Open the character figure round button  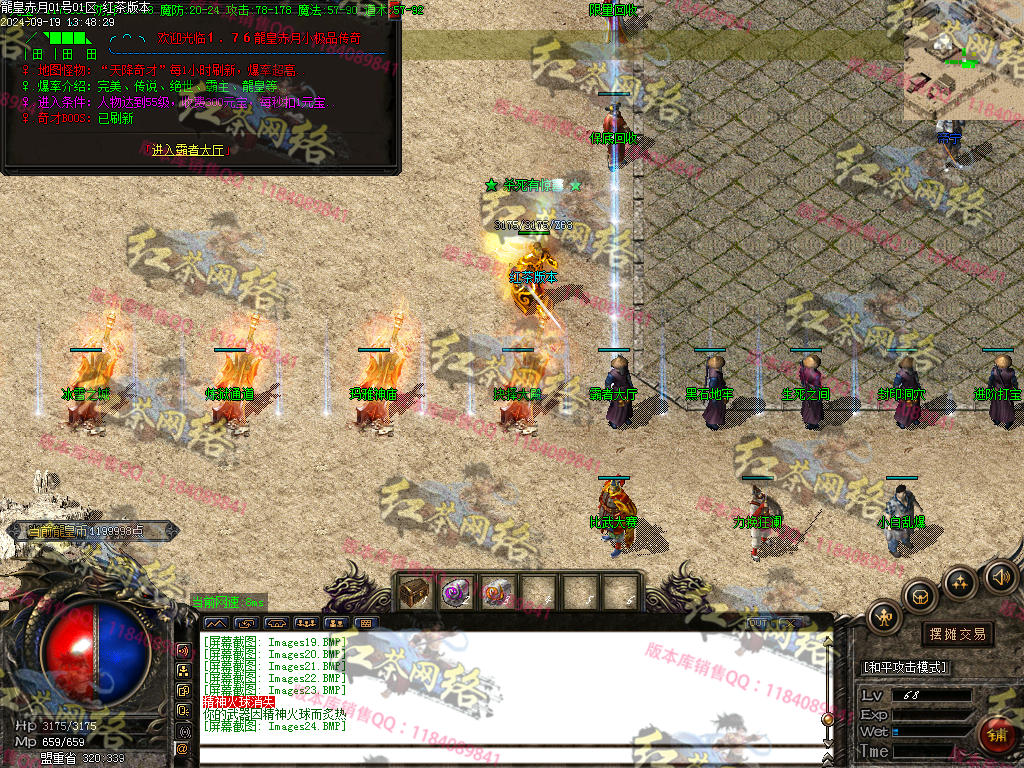[885, 617]
